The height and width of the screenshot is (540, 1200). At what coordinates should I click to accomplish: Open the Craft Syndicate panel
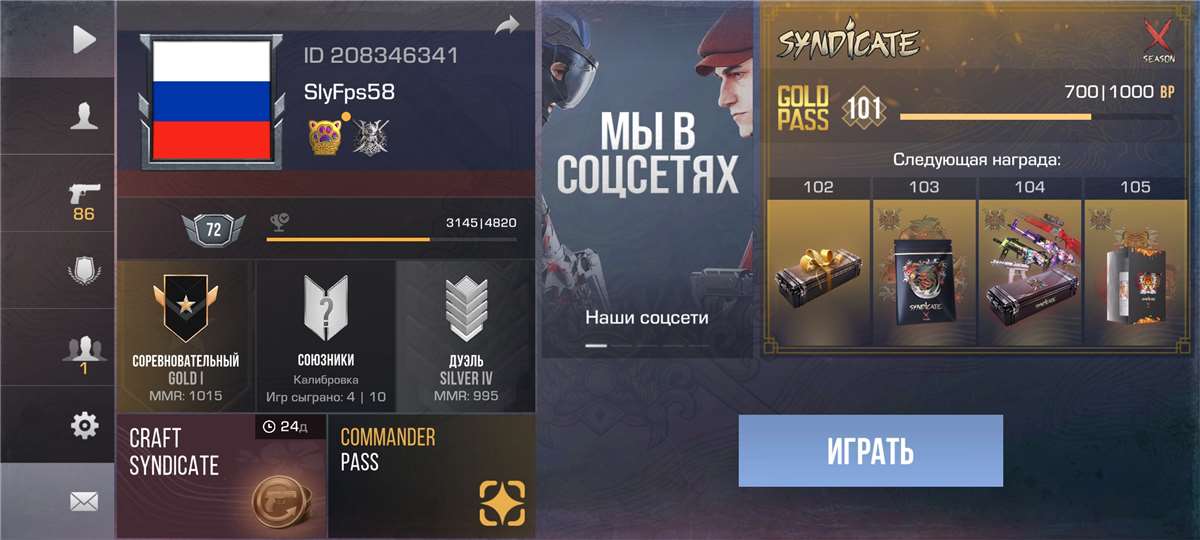point(221,476)
